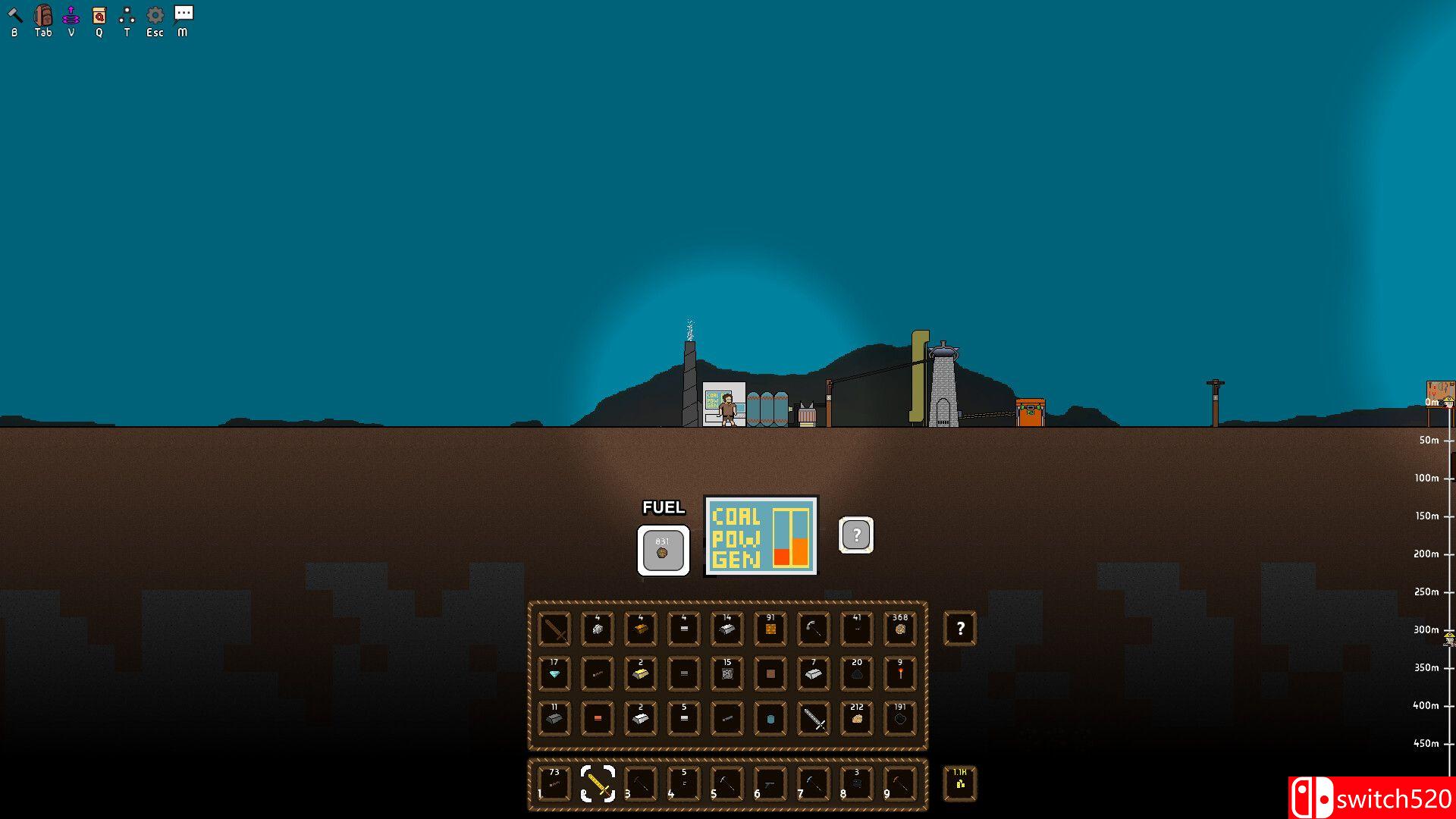Open the quest book icon labeled Q
Image resolution: width=1456 pixels, height=819 pixels.
(x=98, y=14)
